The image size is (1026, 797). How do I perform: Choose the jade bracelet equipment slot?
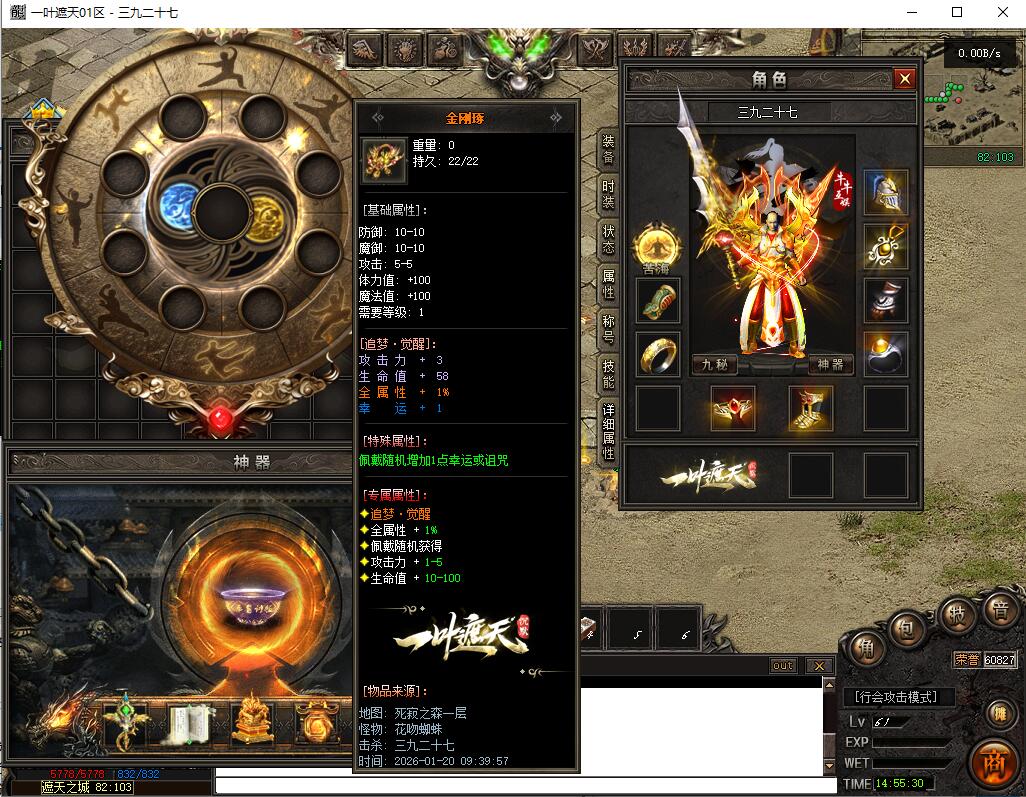click(658, 300)
